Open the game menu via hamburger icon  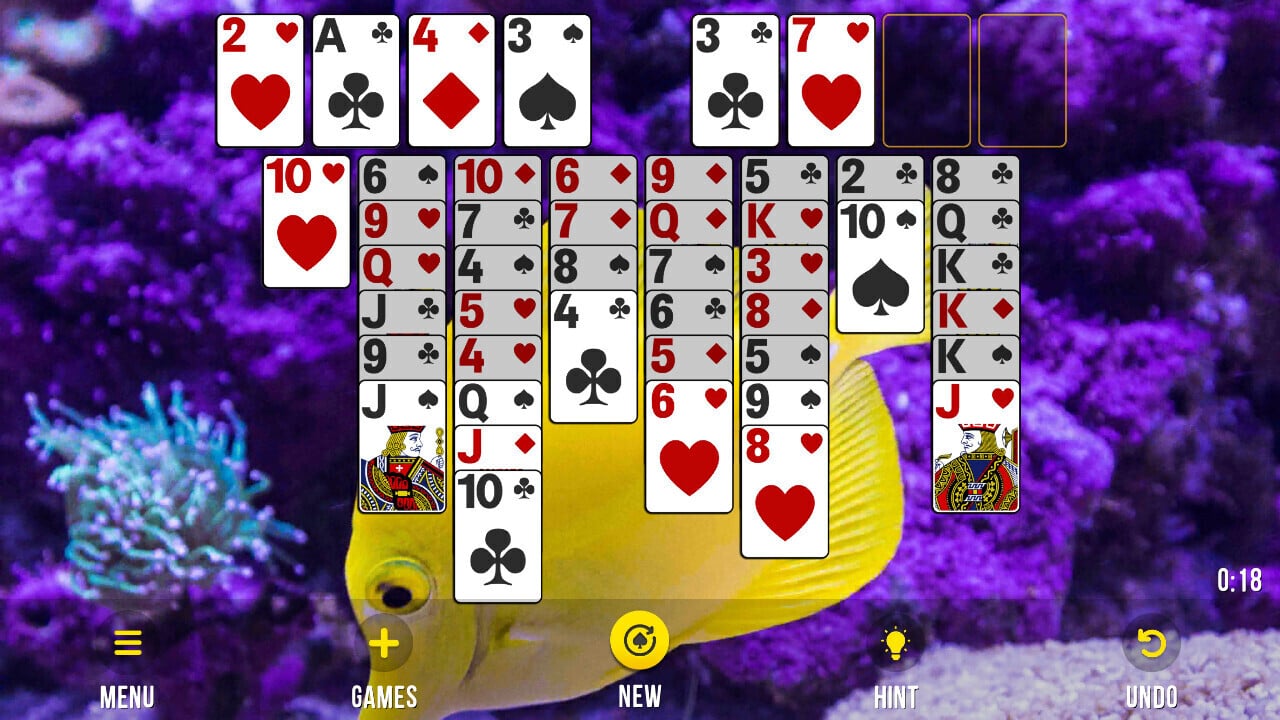(x=127, y=643)
